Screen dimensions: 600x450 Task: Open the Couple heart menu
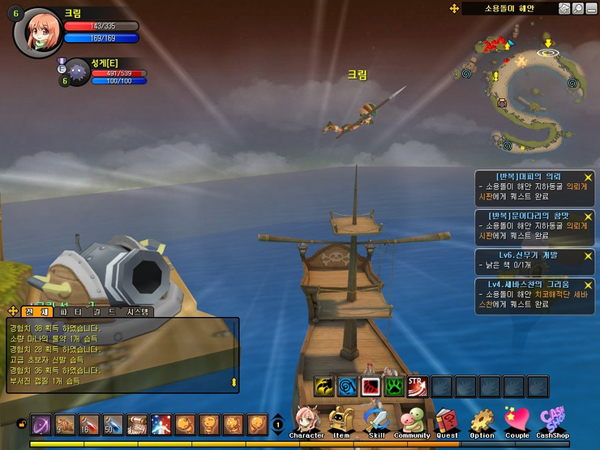tap(516, 422)
